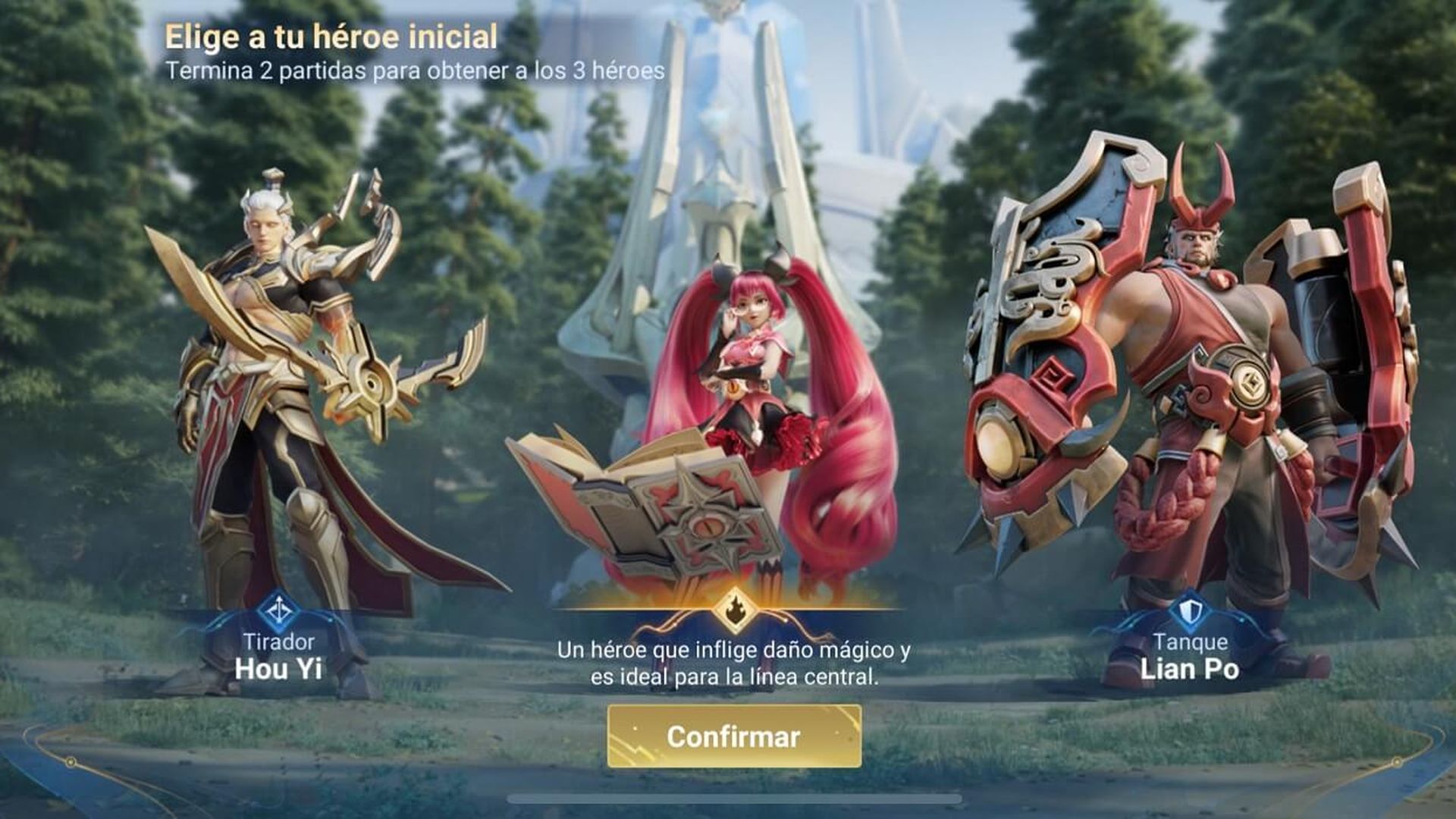Click the glowing magic book in front of mage

(x=667, y=500)
